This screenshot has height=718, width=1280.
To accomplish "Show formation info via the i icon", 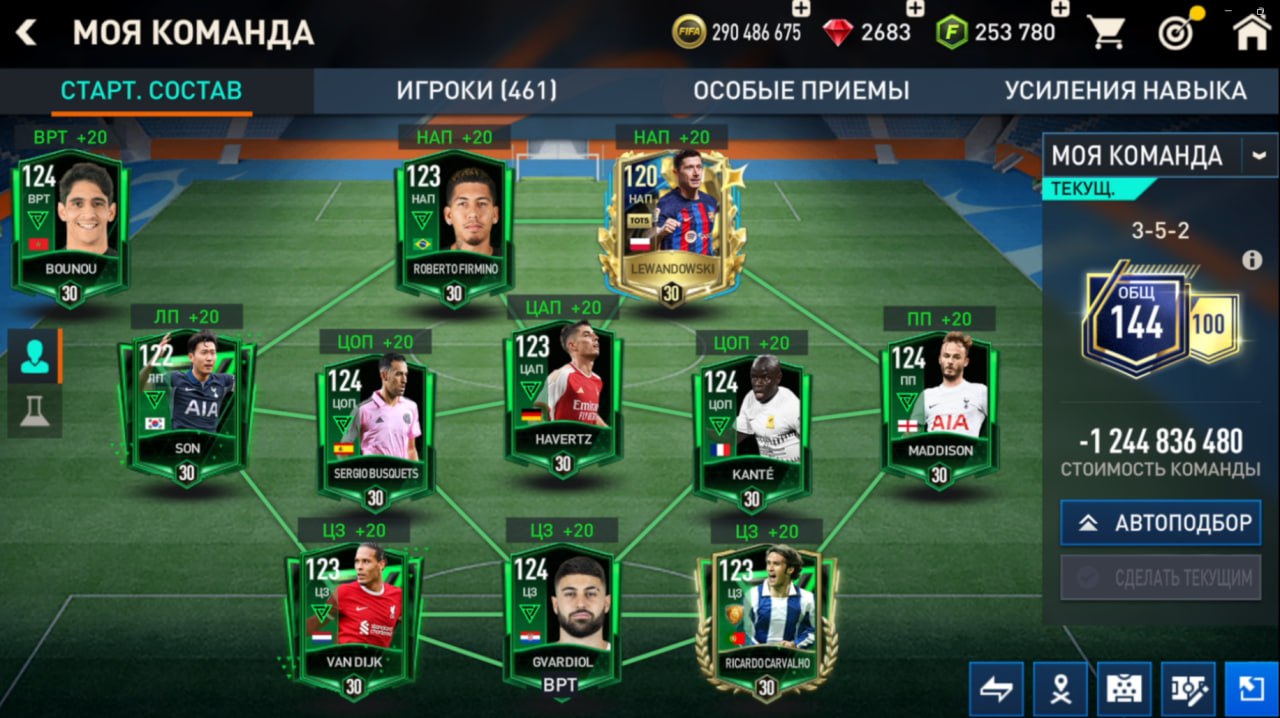I will point(1252,260).
